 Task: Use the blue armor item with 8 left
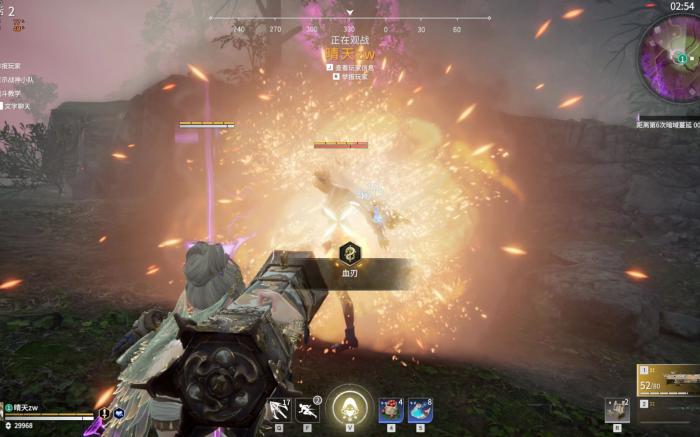(x=420, y=409)
